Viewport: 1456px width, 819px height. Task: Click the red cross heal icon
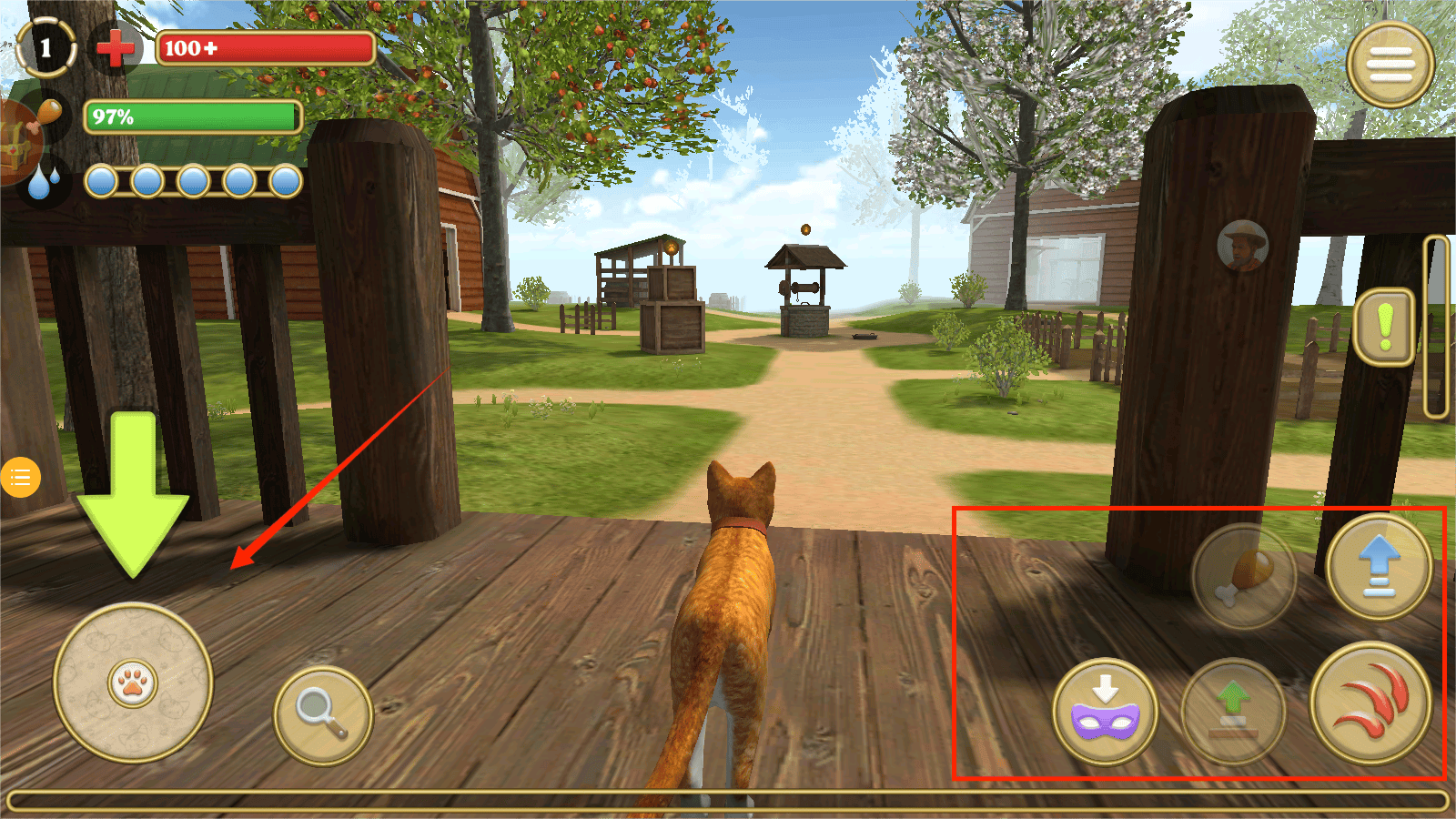coord(115,47)
